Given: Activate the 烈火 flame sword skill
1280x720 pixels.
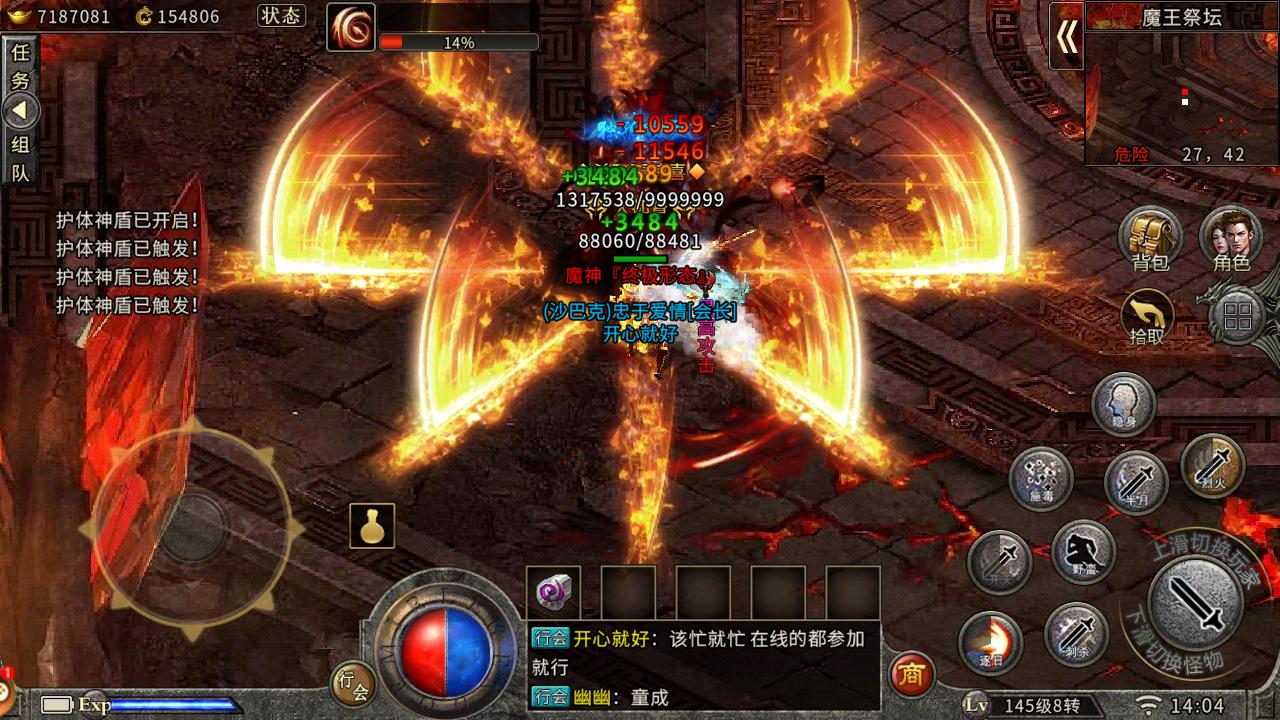Looking at the screenshot, I should click(x=1212, y=465).
